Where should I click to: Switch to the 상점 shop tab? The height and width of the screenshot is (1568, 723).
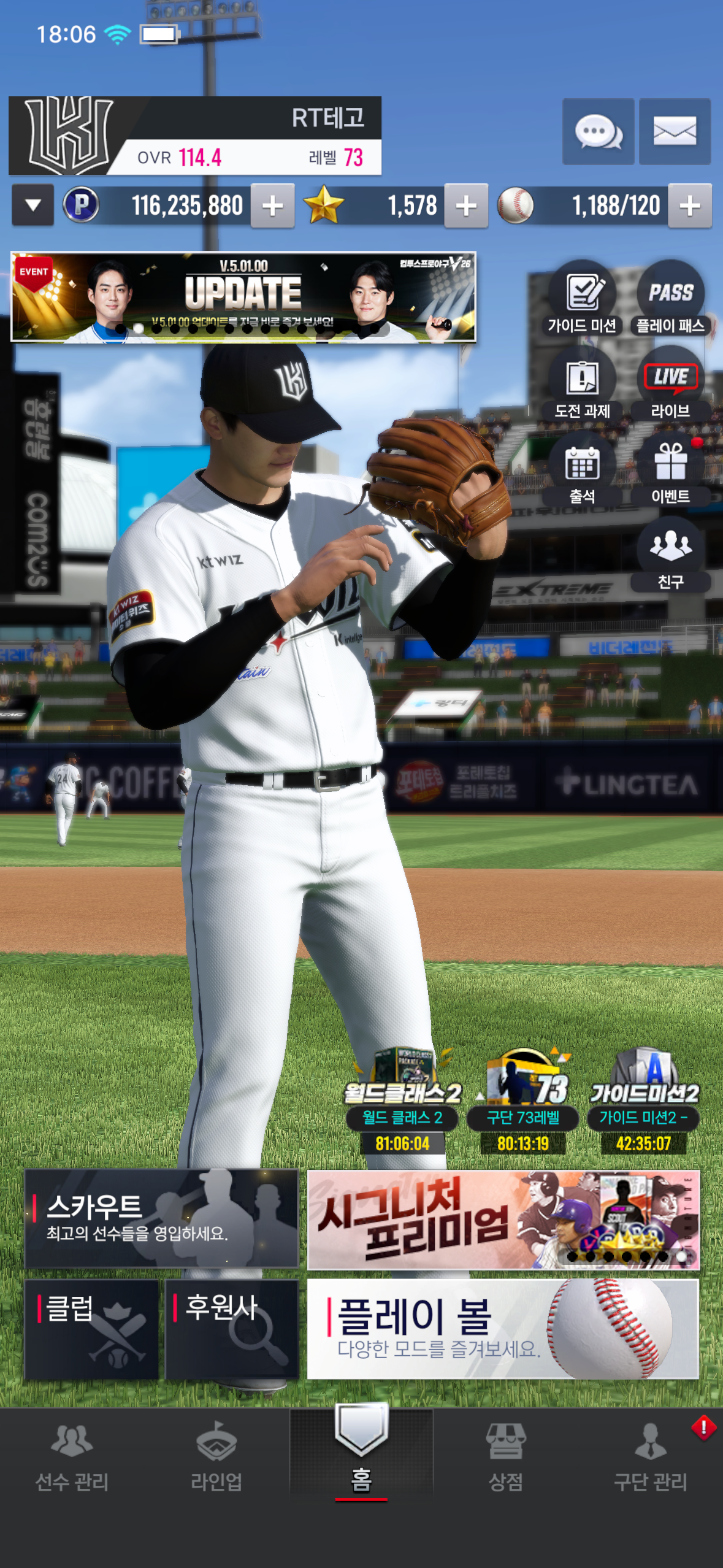pos(505,1456)
